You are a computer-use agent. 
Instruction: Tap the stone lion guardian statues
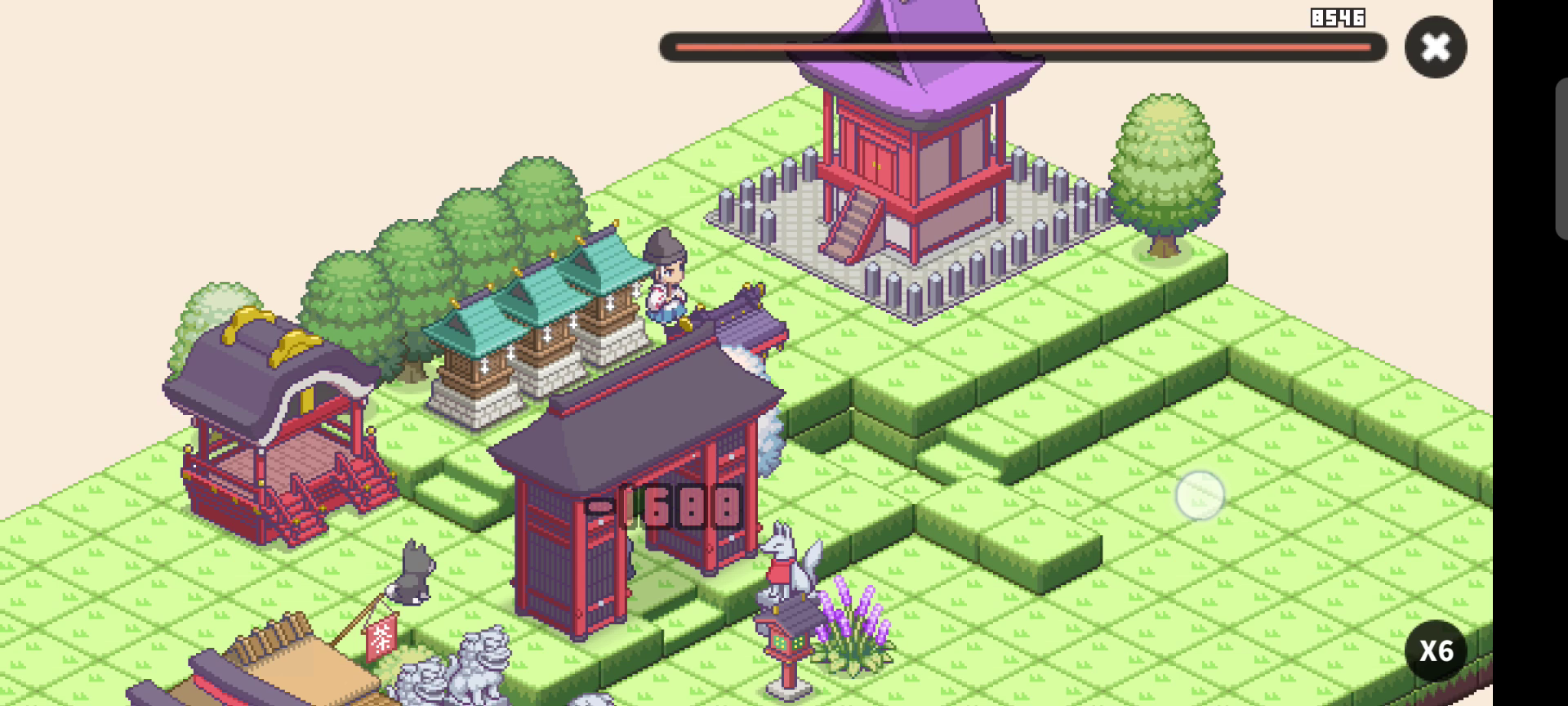click(x=482, y=670)
